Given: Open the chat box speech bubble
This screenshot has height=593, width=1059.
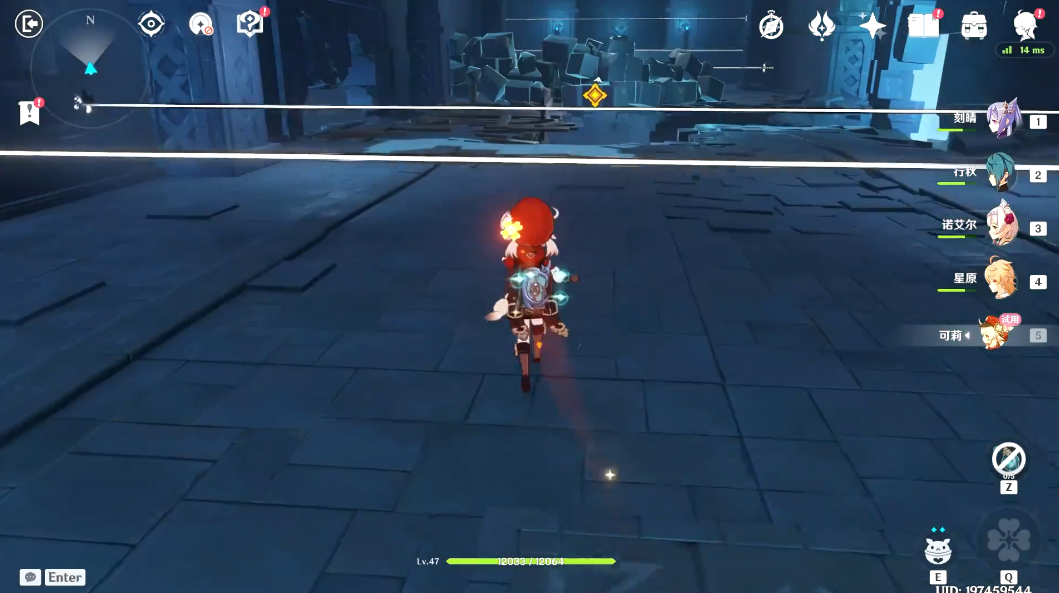Looking at the screenshot, I should coord(30,577).
